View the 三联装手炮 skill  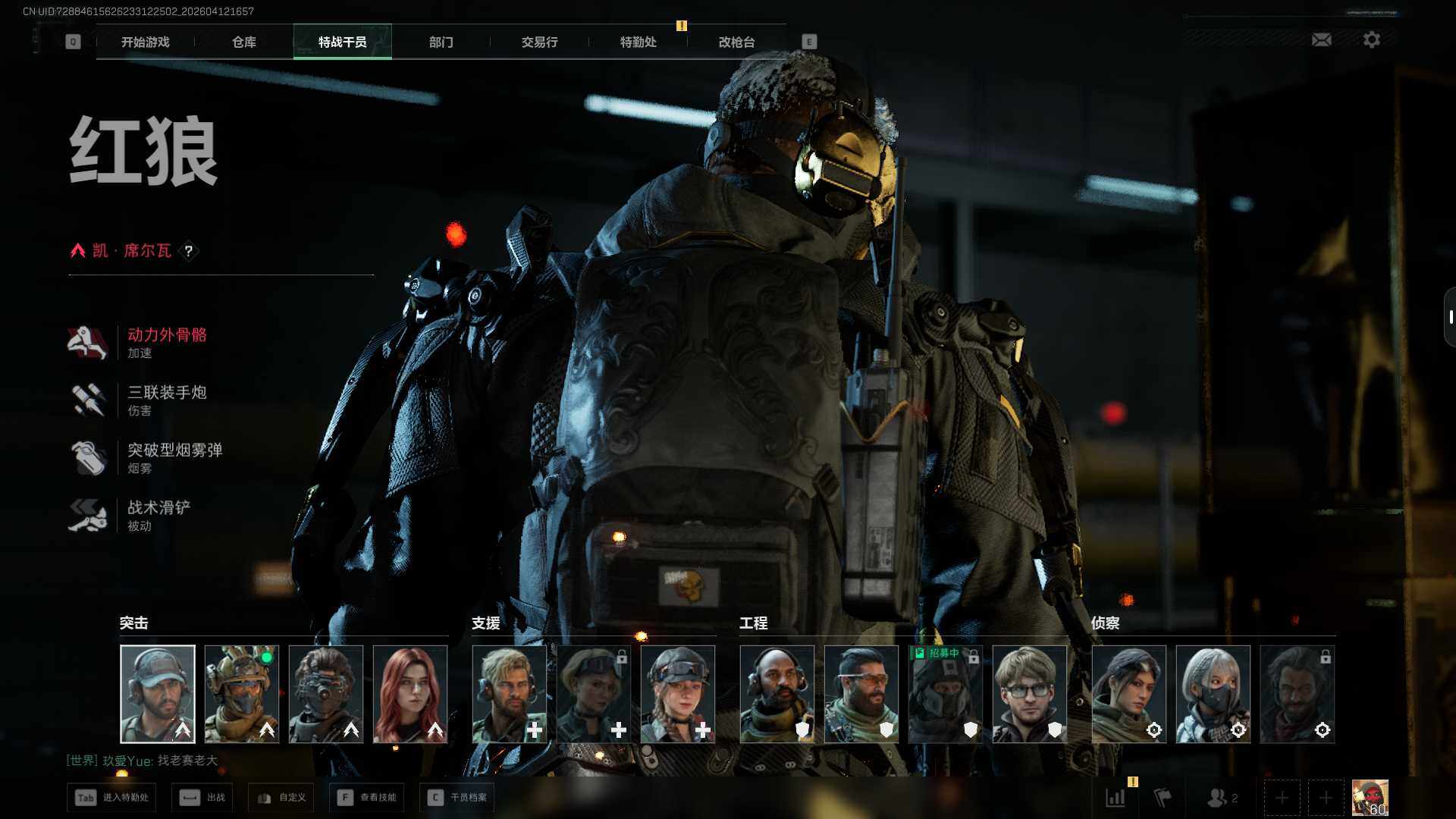click(166, 400)
